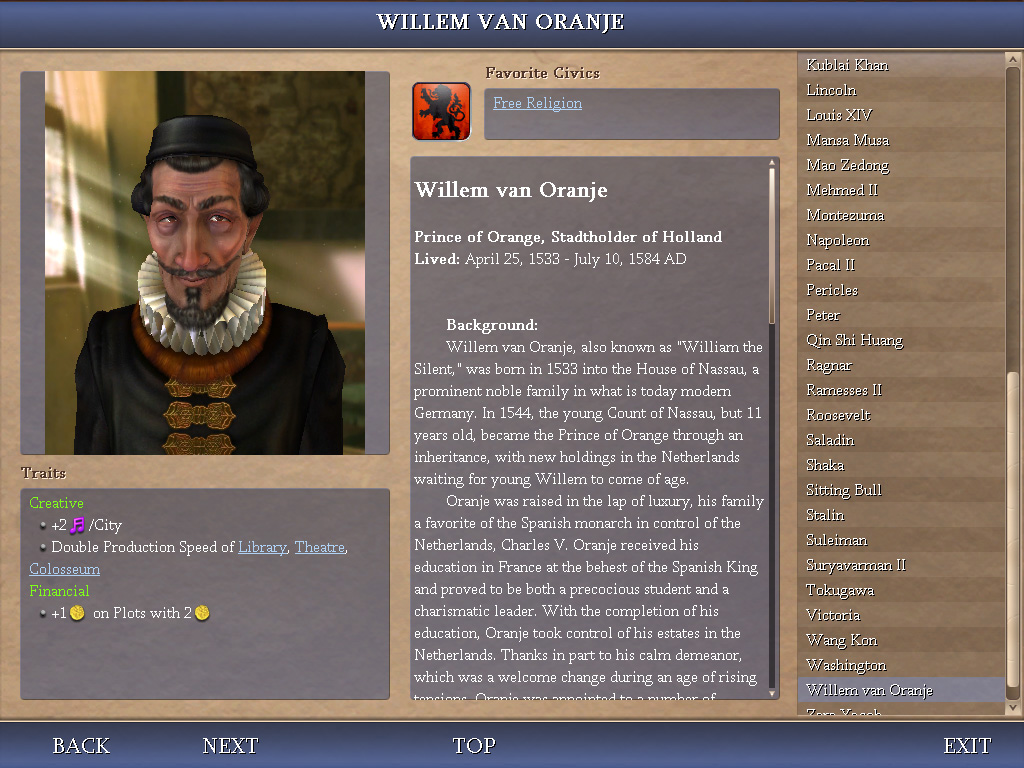Select Sitting Bull in the leader list
Image resolution: width=1024 pixels, height=768 pixels.
[x=843, y=490]
